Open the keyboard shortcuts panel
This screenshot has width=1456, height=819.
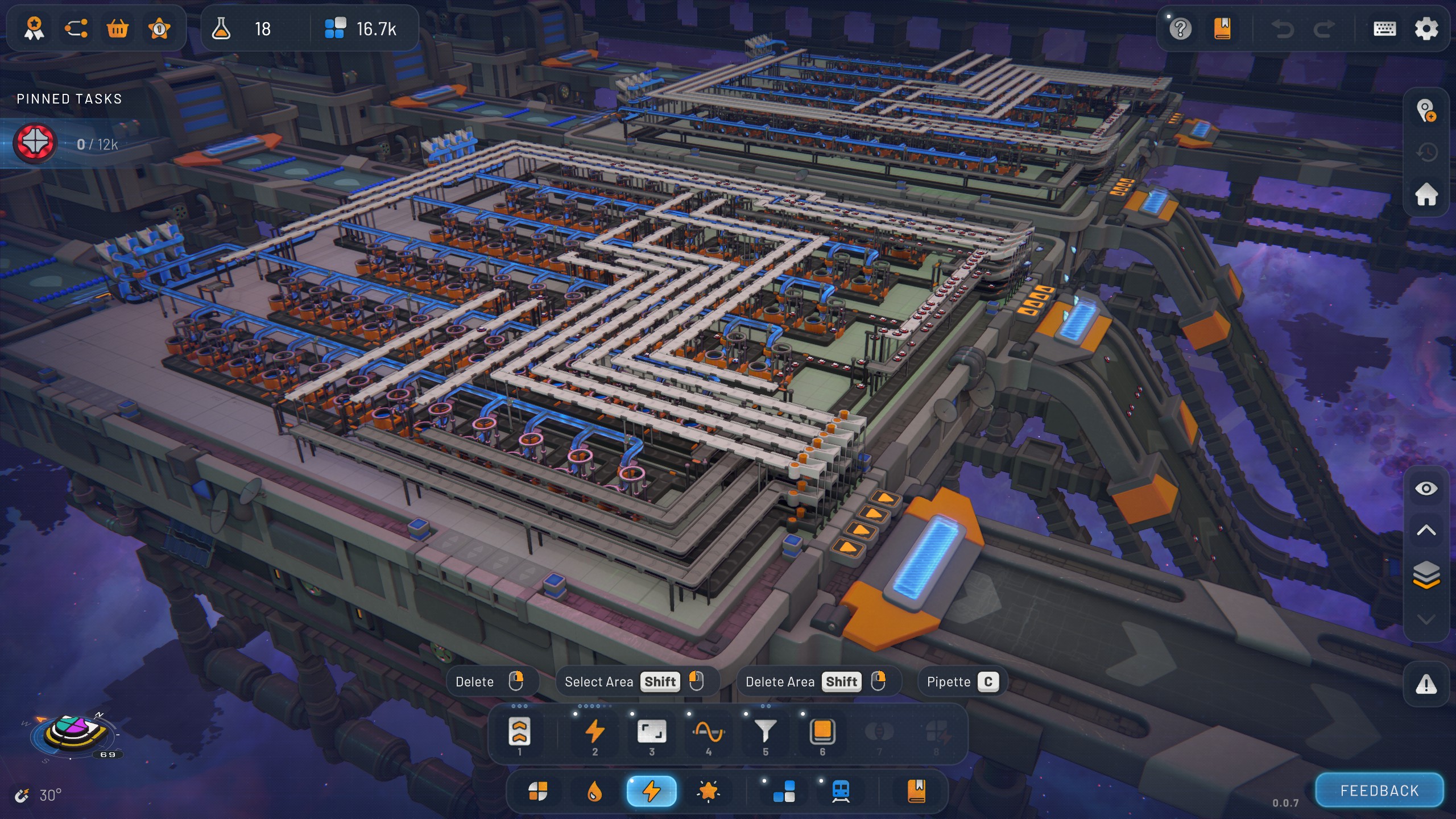[1384, 28]
